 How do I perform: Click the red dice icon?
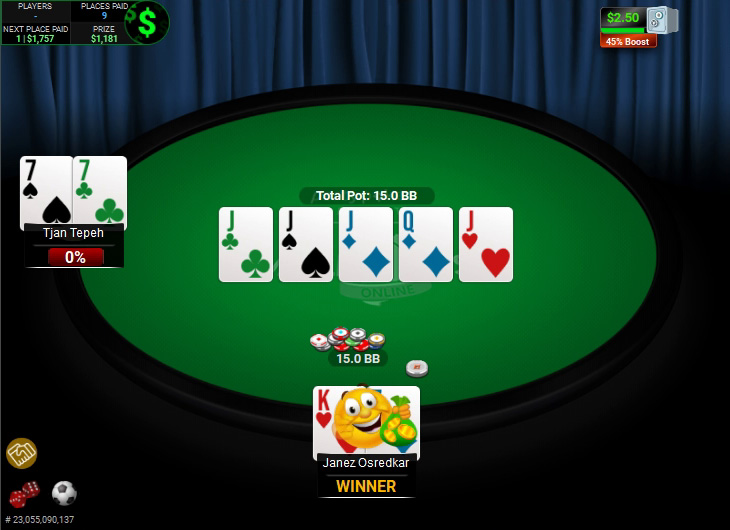point(24,493)
